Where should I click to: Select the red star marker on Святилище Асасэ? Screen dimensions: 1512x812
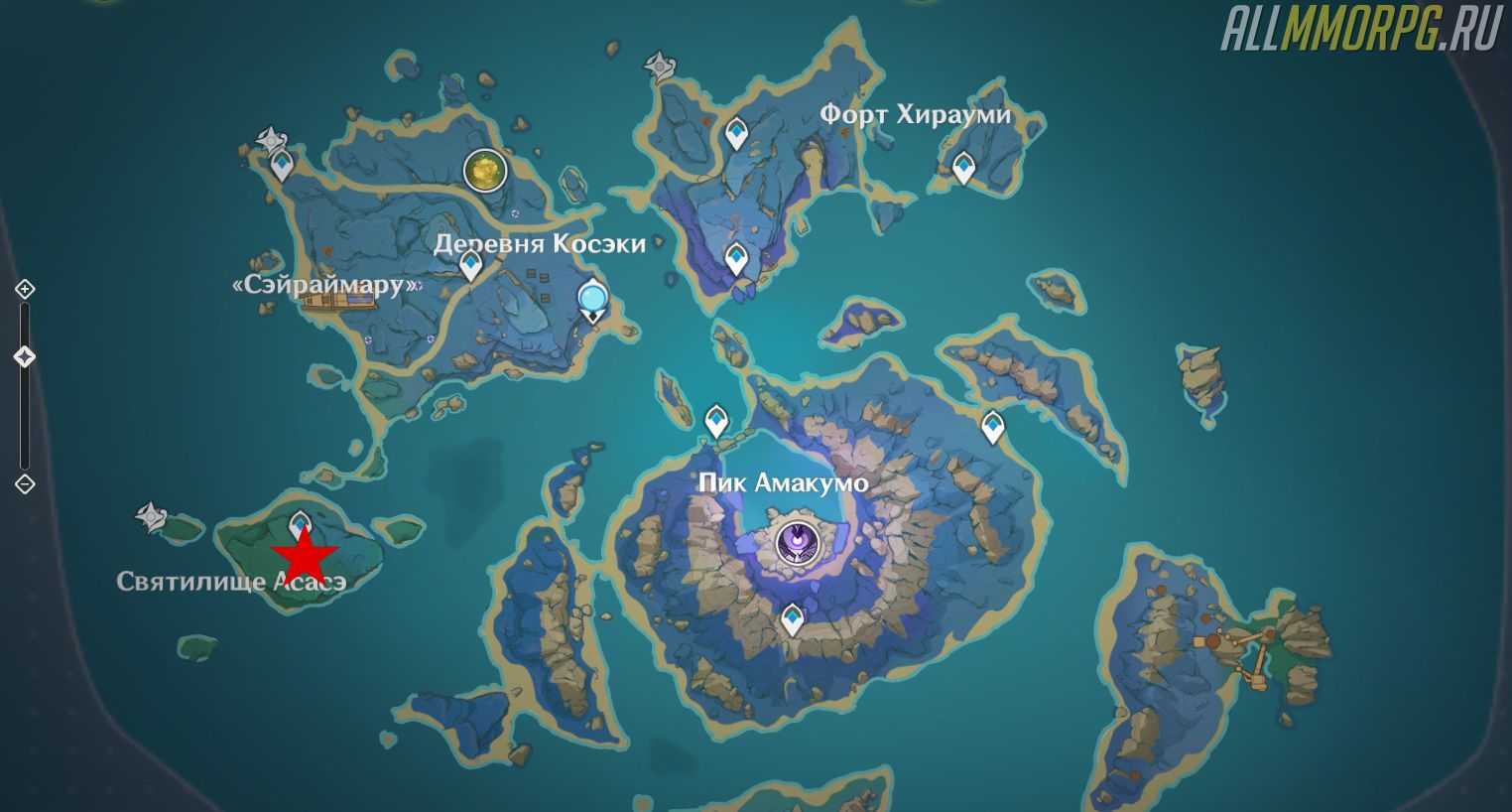[x=307, y=556]
